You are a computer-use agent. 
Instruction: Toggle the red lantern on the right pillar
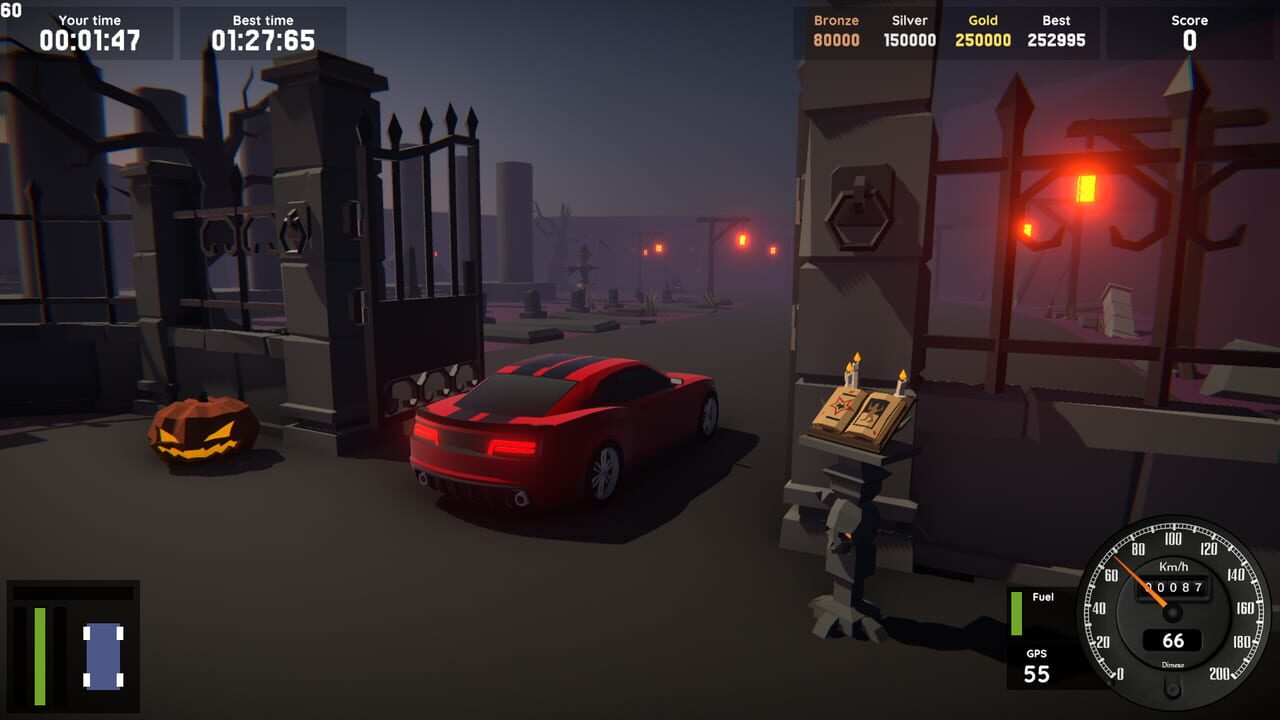[1087, 190]
